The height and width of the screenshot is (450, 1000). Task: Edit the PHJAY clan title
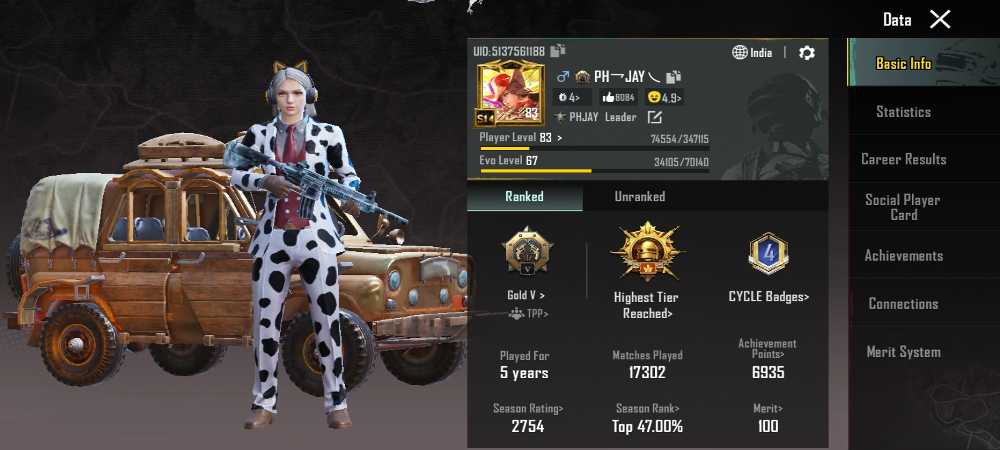(x=654, y=117)
